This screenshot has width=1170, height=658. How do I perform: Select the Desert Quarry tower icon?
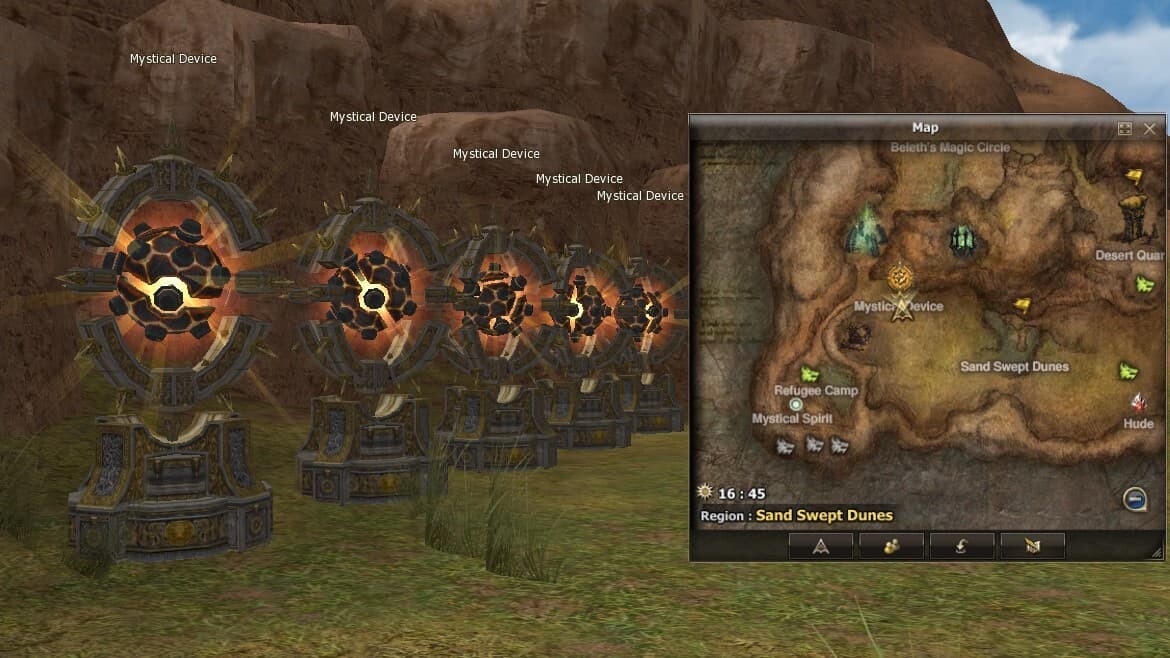pyautogui.click(x=1134, y=218)
